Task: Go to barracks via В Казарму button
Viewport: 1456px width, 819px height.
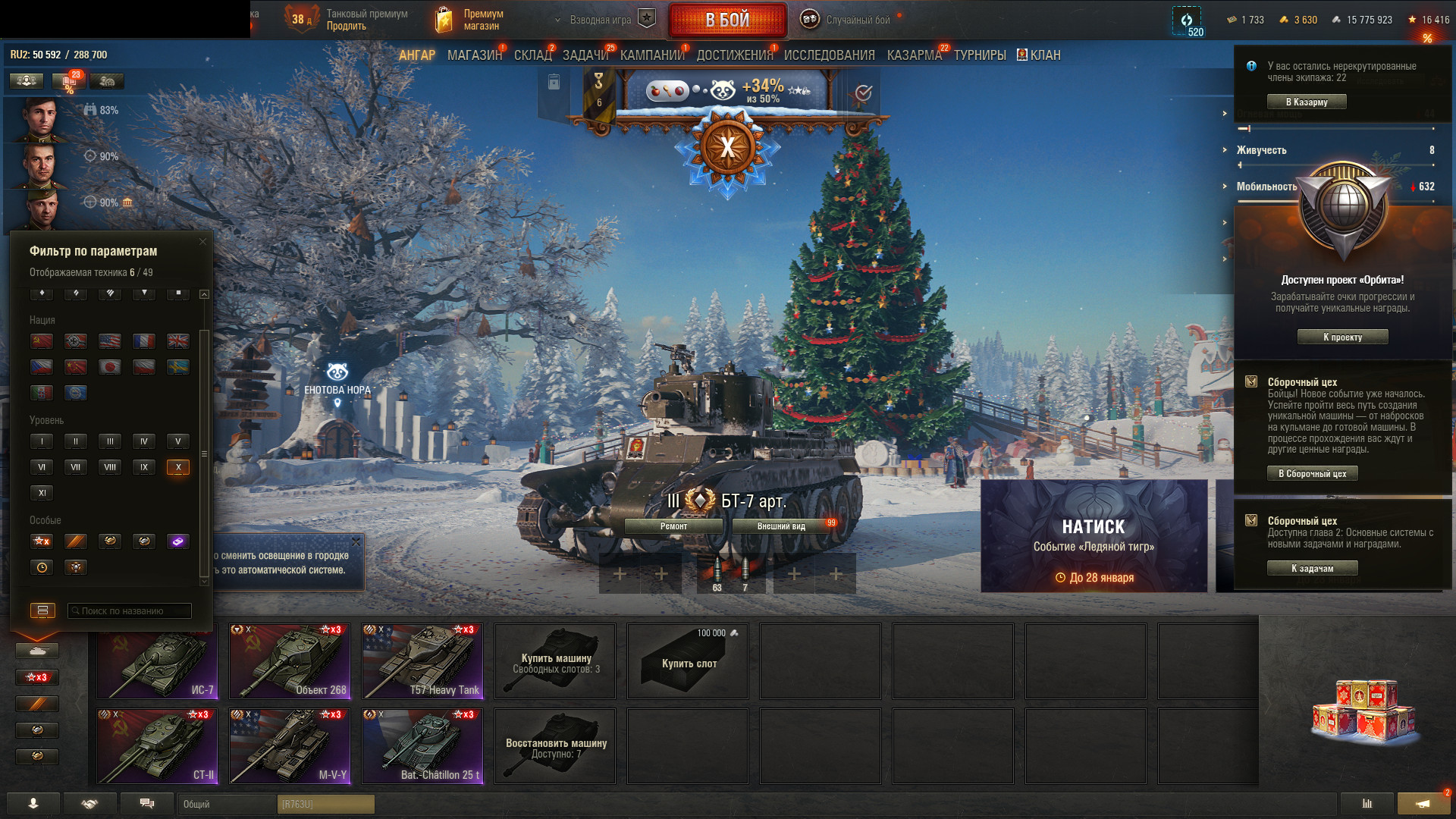Action: coord(1307,102)
